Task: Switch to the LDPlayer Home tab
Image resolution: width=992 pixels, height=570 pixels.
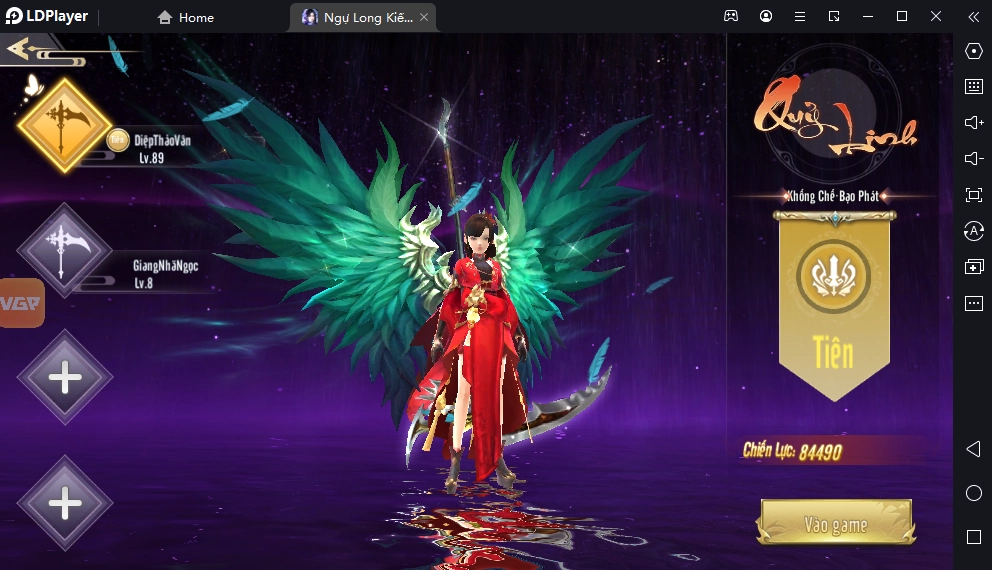Action: pyautogui.click(x=187, y=17)
